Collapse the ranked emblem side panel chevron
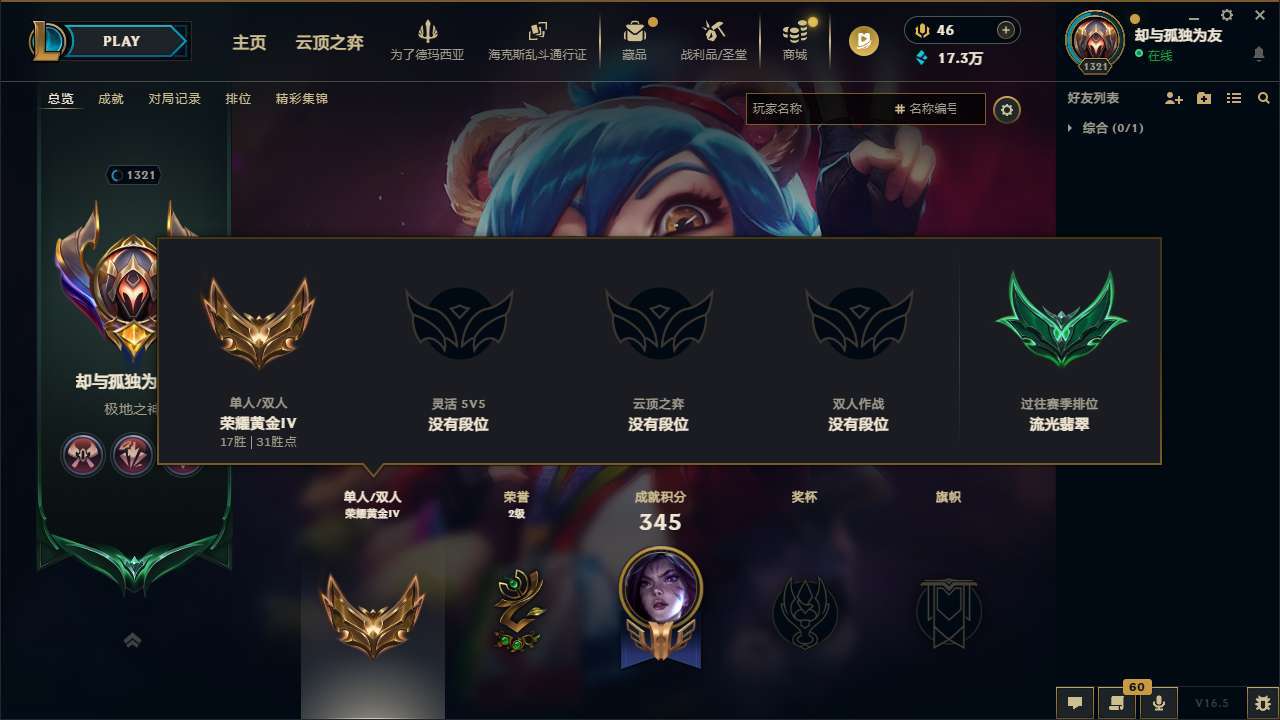Screen dimensions: 1280x720 coord(133,639)
